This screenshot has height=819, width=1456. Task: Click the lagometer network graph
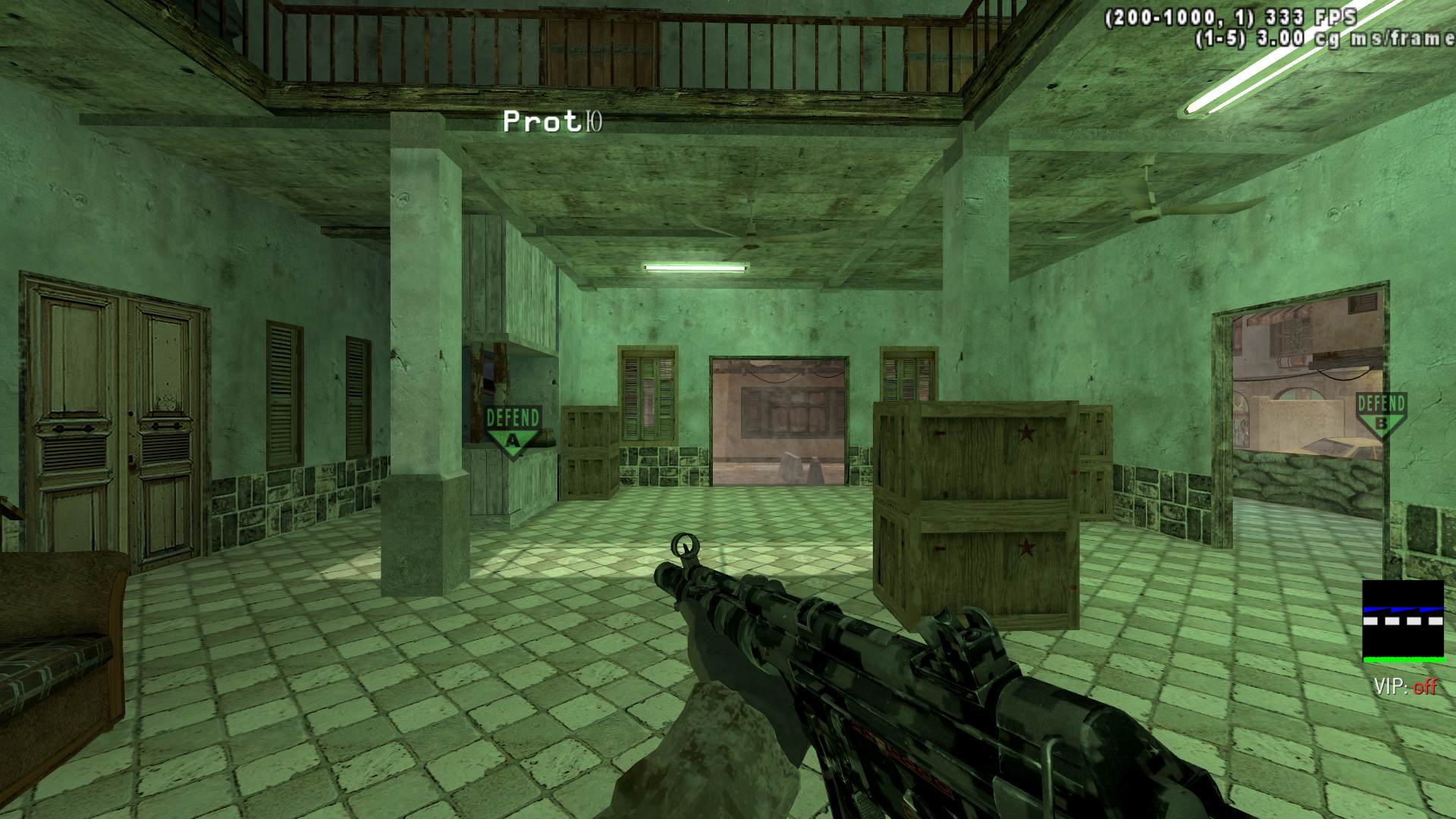pos(1403,621)
